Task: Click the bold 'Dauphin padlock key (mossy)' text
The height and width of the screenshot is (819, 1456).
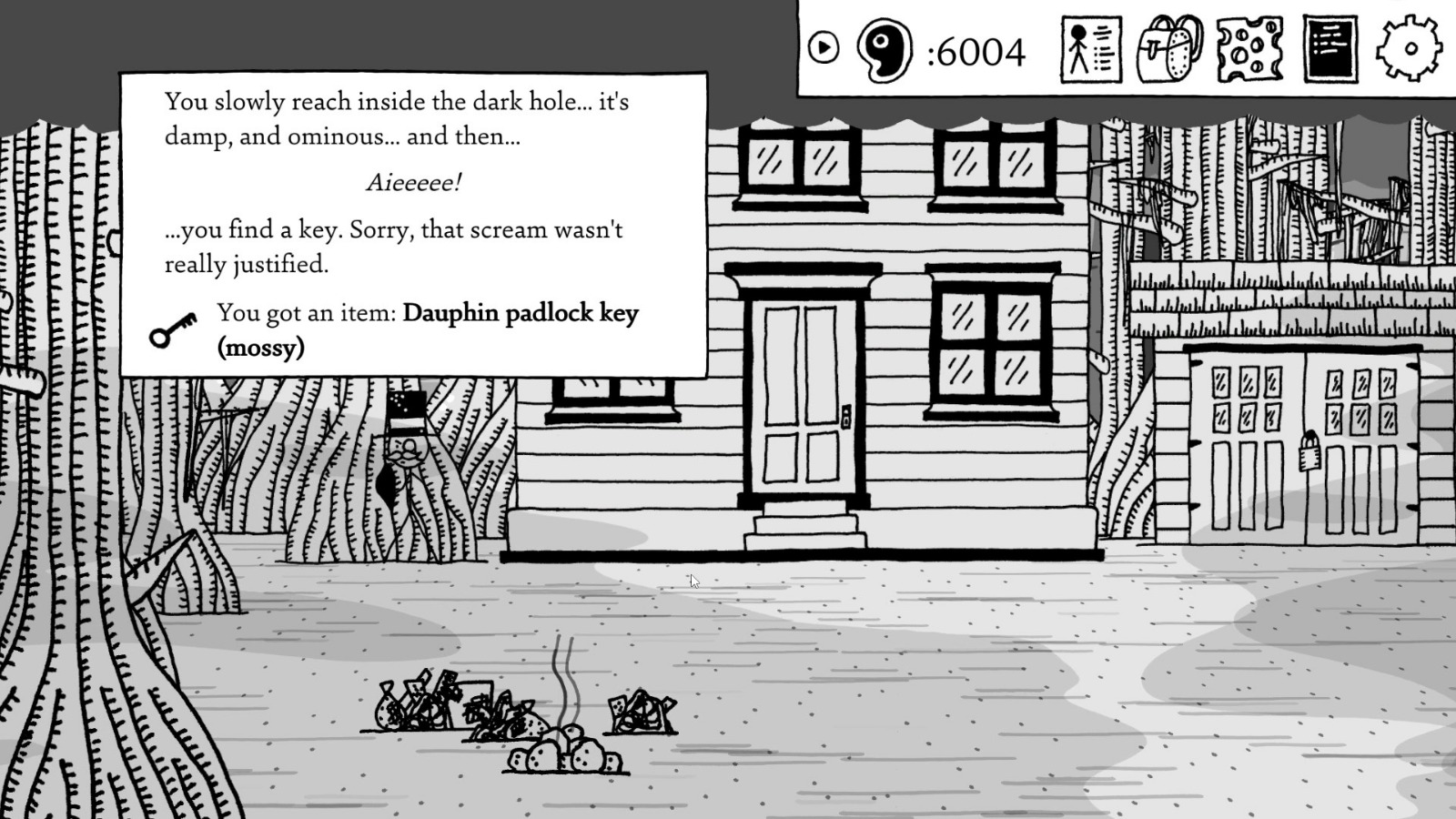Action: 521,313
